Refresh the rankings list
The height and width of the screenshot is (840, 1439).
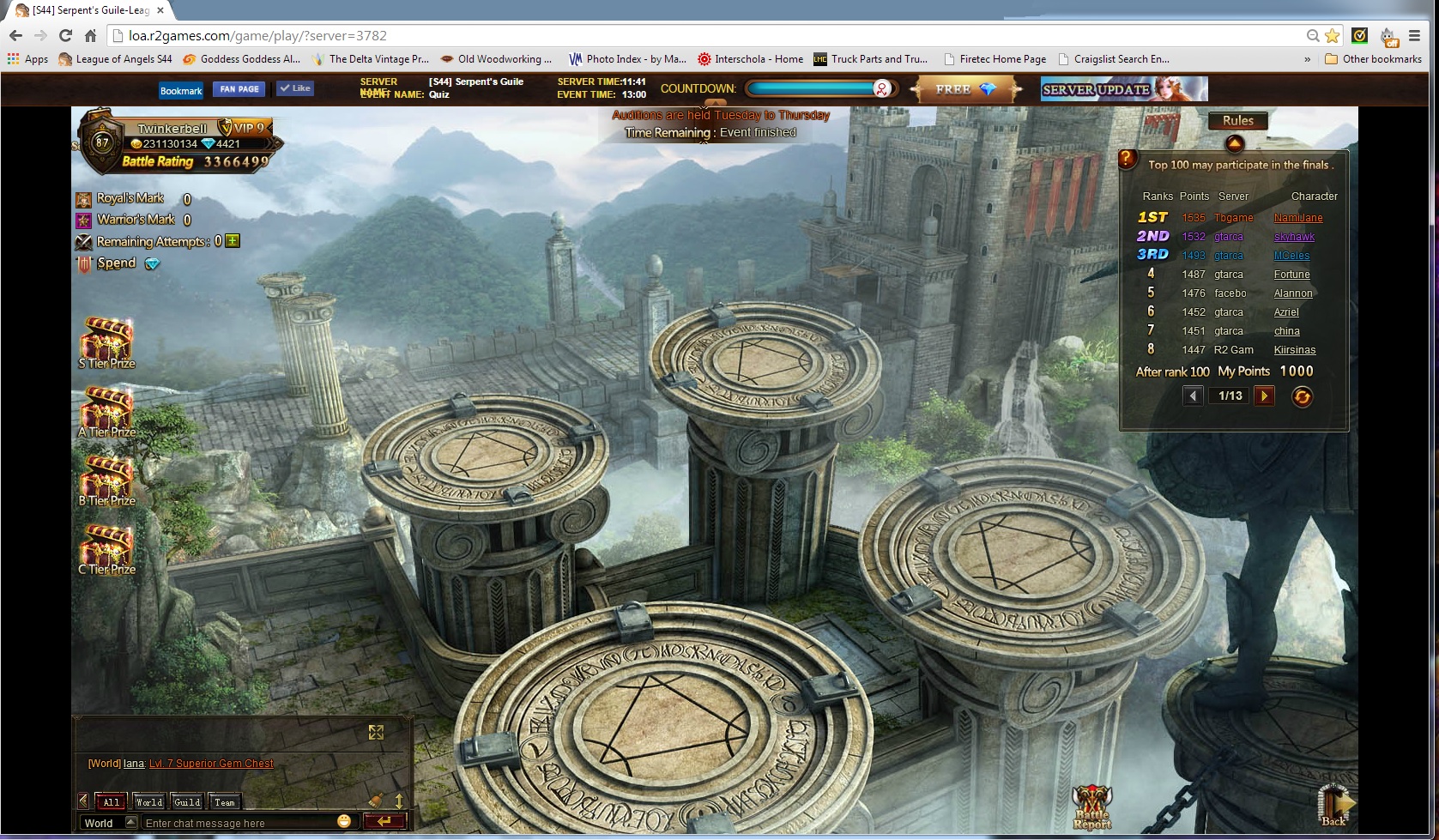coord(1302,396)
